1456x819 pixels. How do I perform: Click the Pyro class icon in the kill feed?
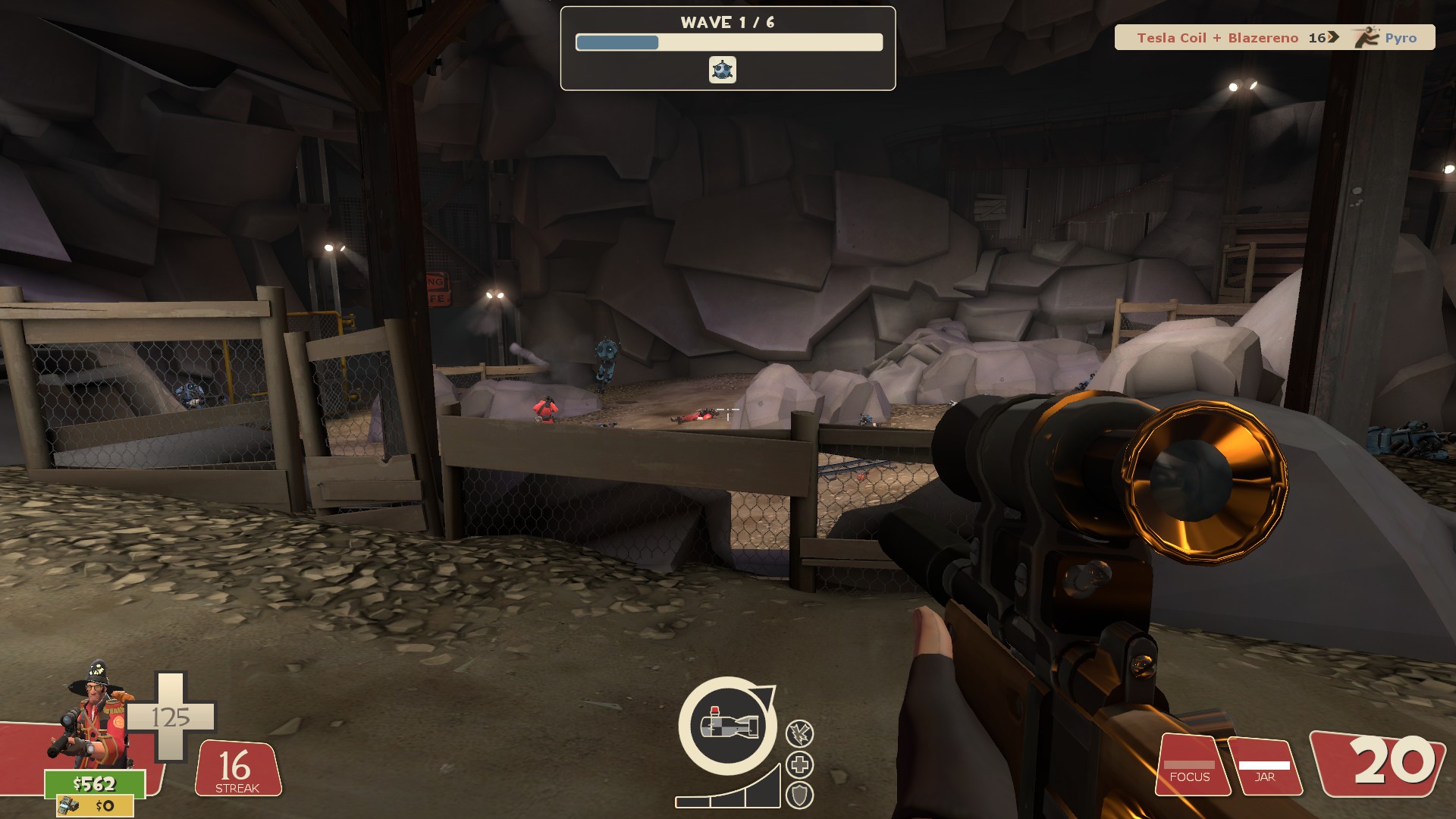[1367, 37]
